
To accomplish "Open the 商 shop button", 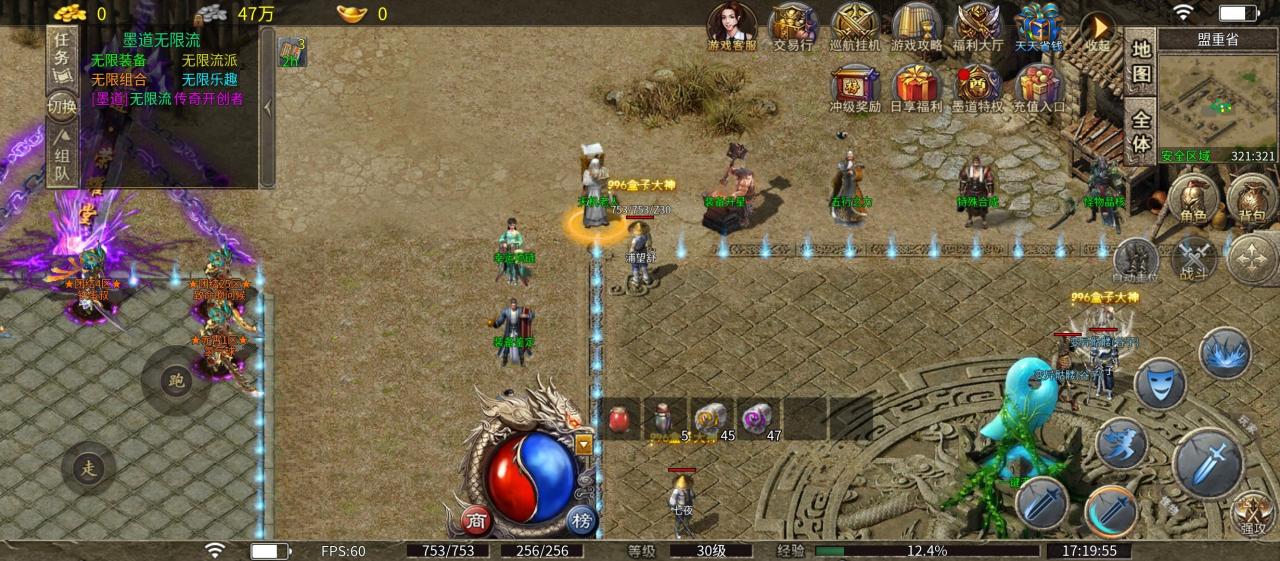I will 477,520.
